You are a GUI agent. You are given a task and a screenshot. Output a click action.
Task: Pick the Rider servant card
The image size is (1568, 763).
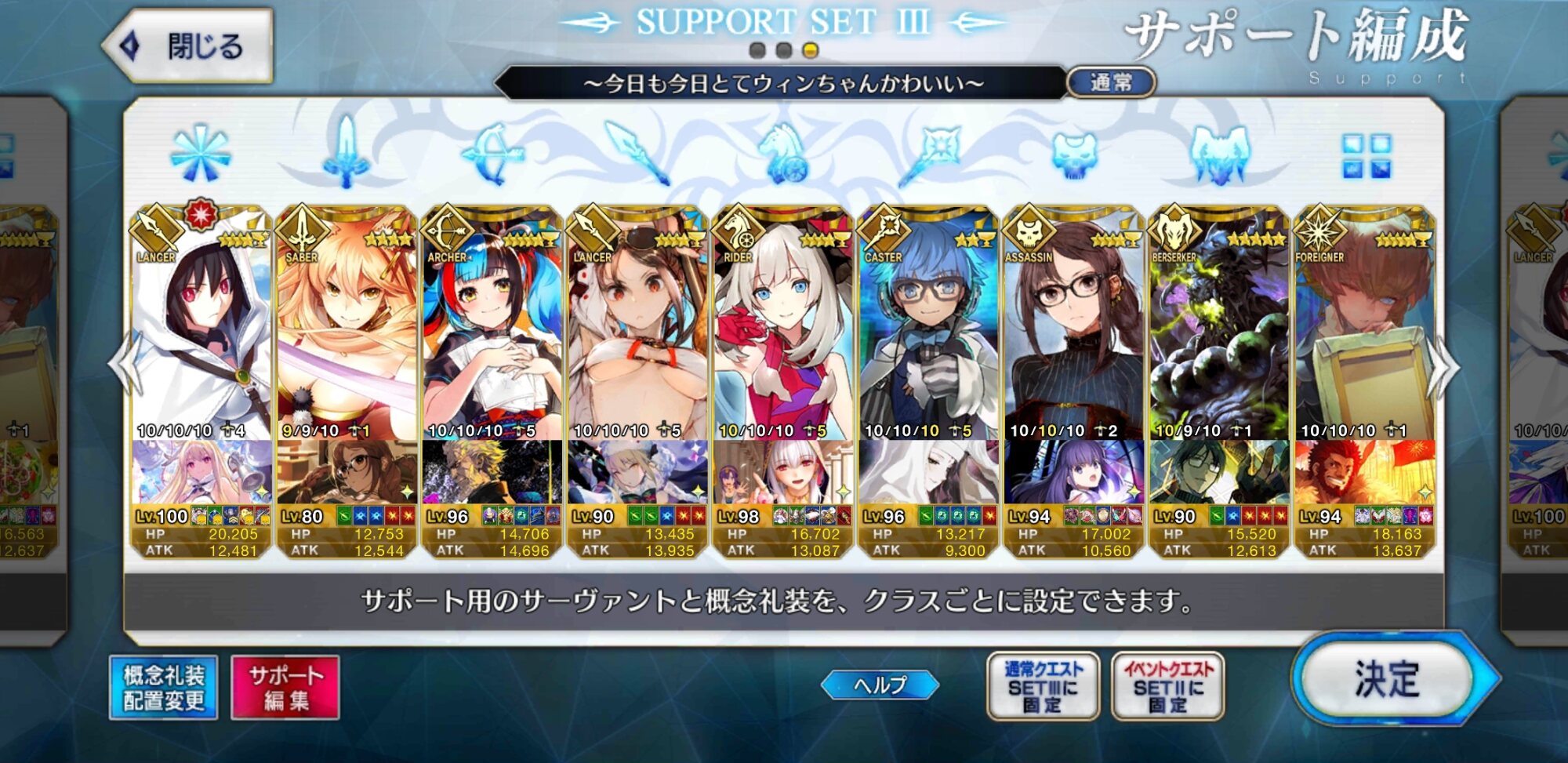782,329
